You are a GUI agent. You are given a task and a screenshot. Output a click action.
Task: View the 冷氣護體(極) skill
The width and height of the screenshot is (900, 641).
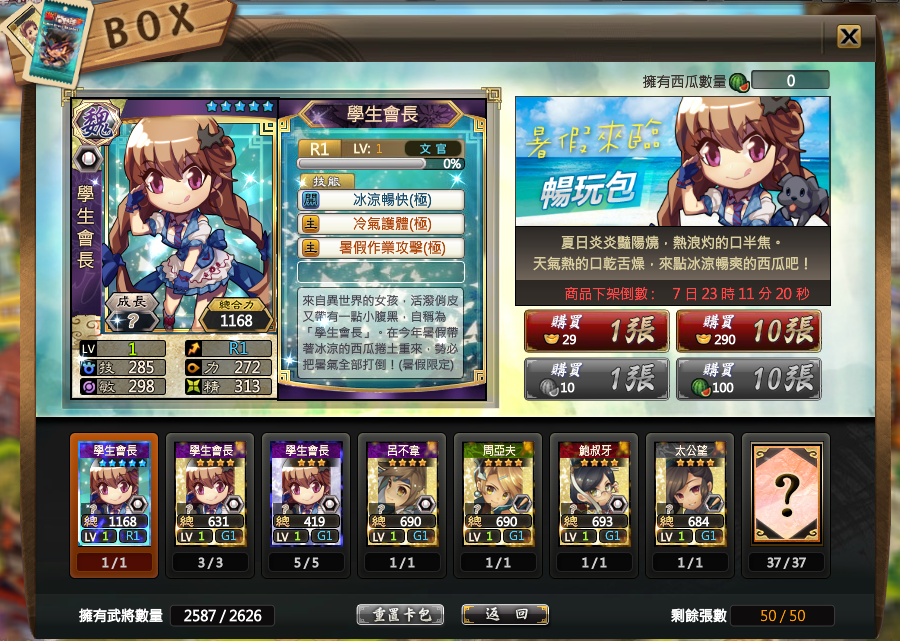[381, 223]
